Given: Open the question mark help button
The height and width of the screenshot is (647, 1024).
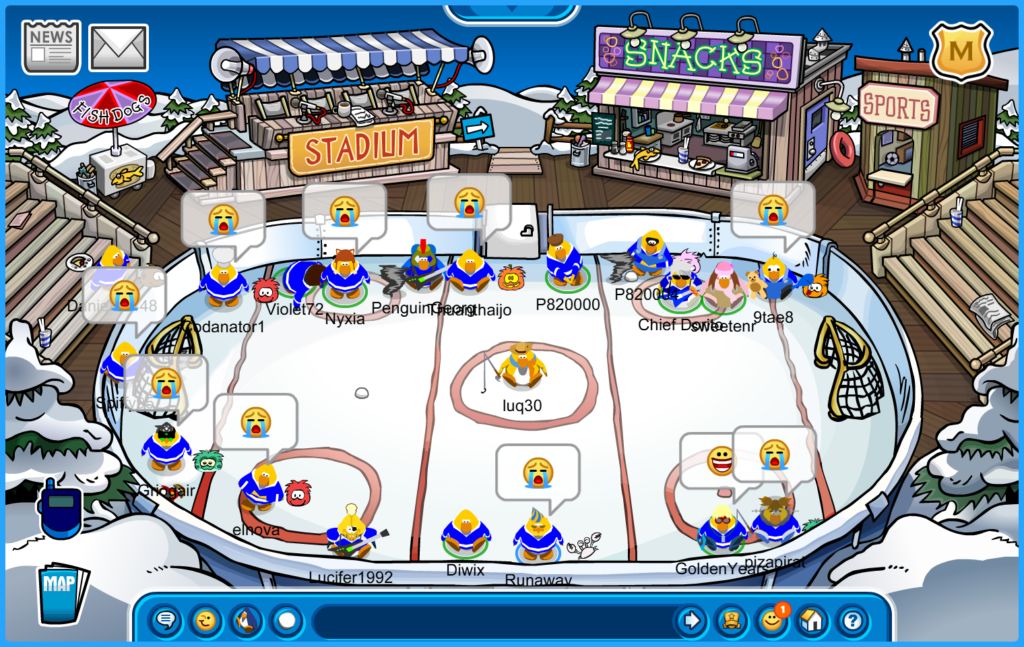Looking at the screenshot, I should [851, 621].
